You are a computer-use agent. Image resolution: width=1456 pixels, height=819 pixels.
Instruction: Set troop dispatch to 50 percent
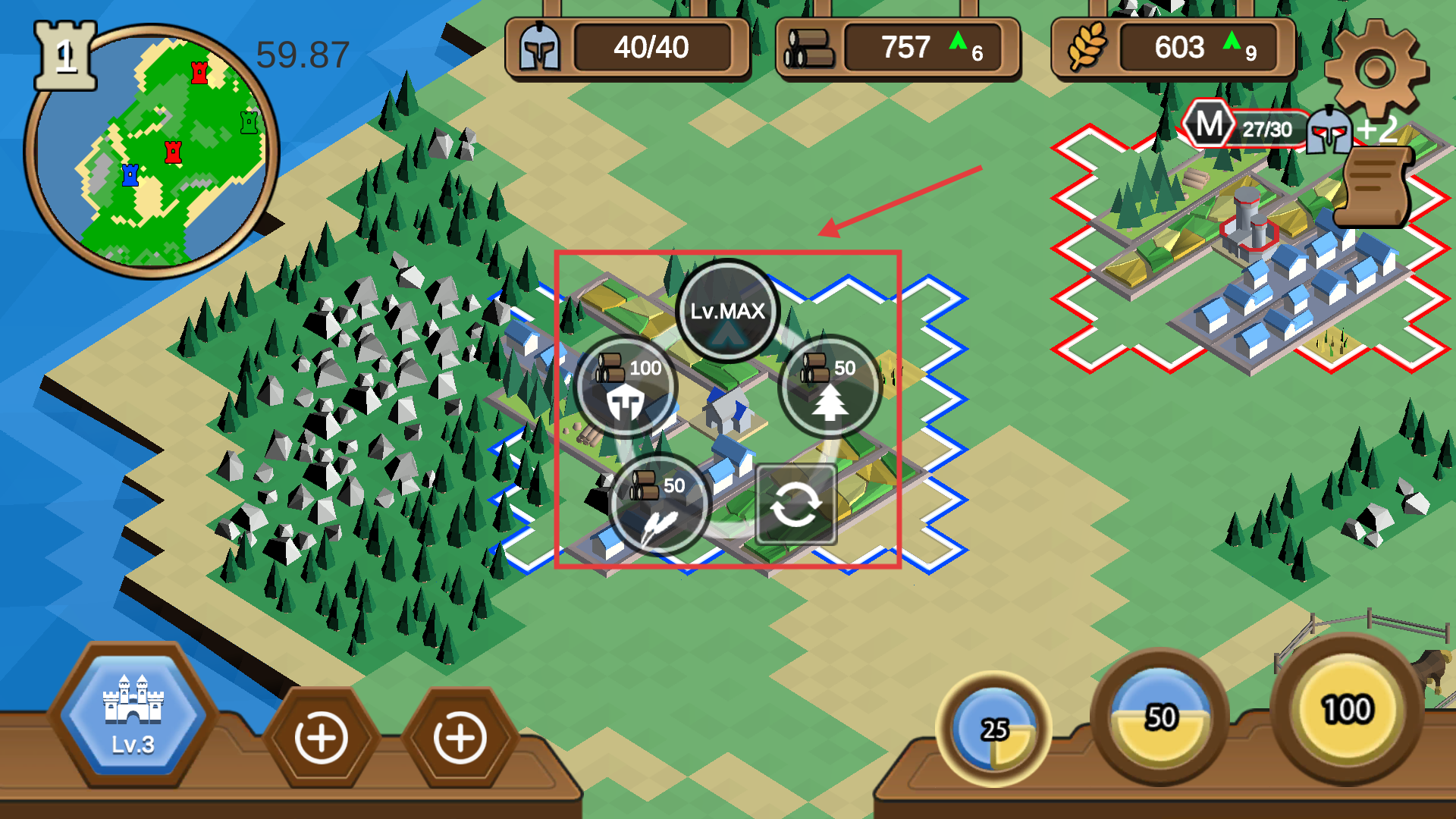pyautogui.click(x=1159, y=717)
